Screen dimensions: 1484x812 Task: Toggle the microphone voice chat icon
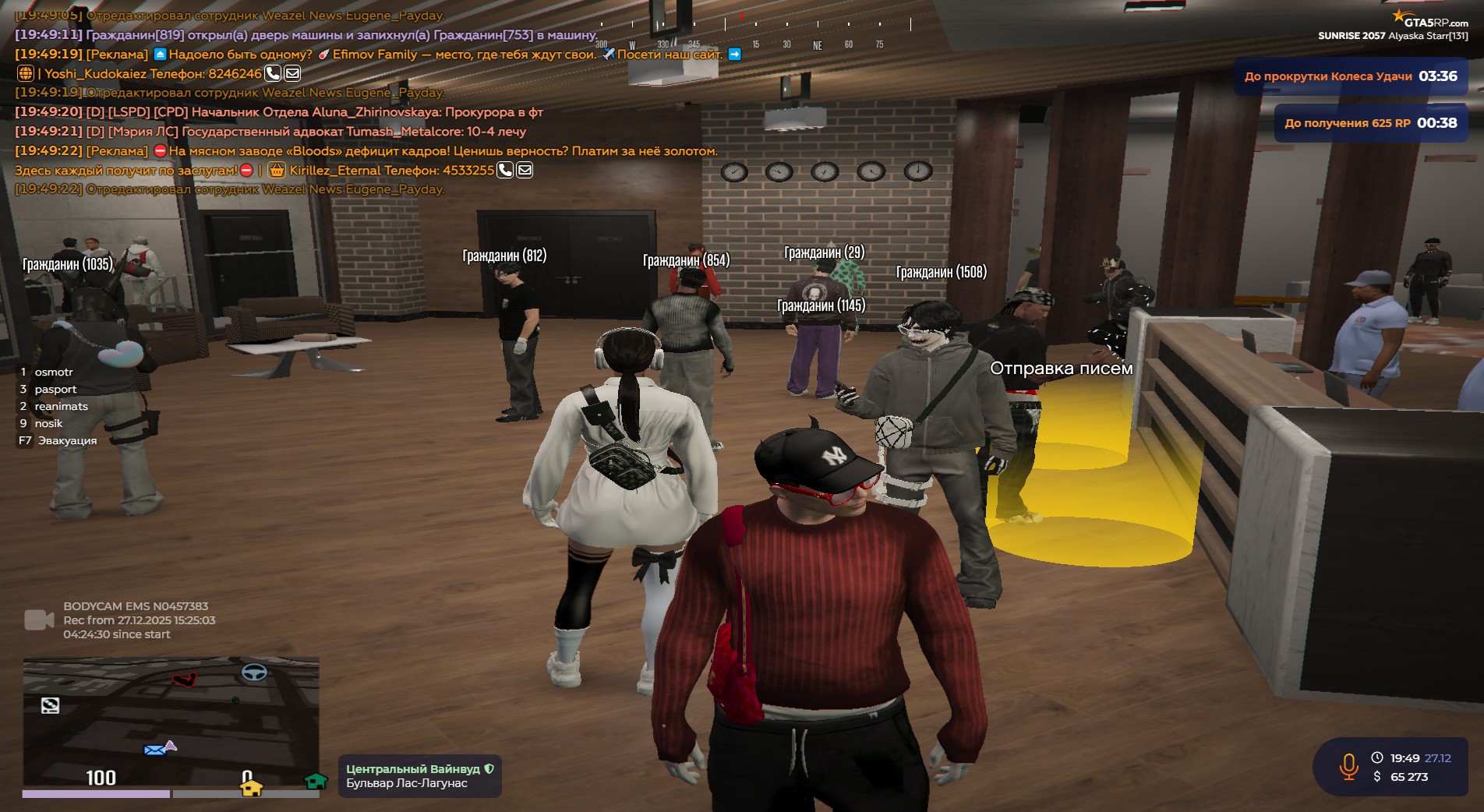click(x=1348, y=767)
